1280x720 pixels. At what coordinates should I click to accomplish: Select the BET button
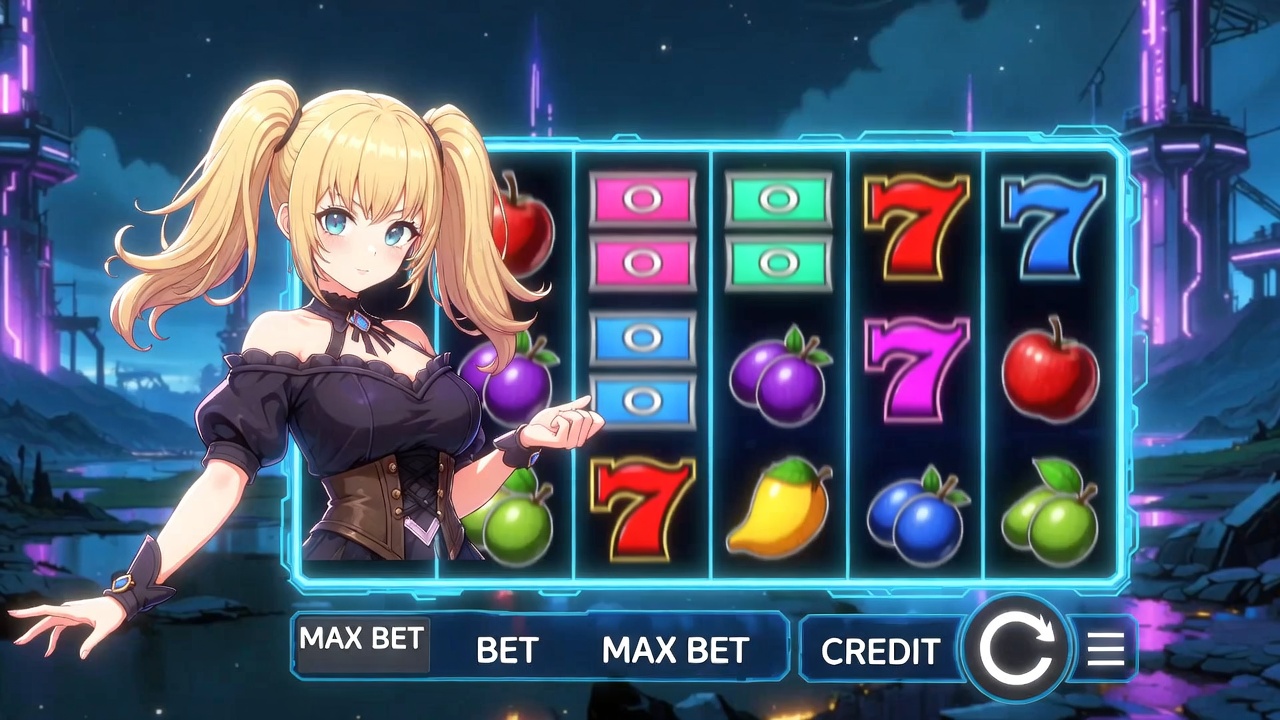[x=507, y=650]
